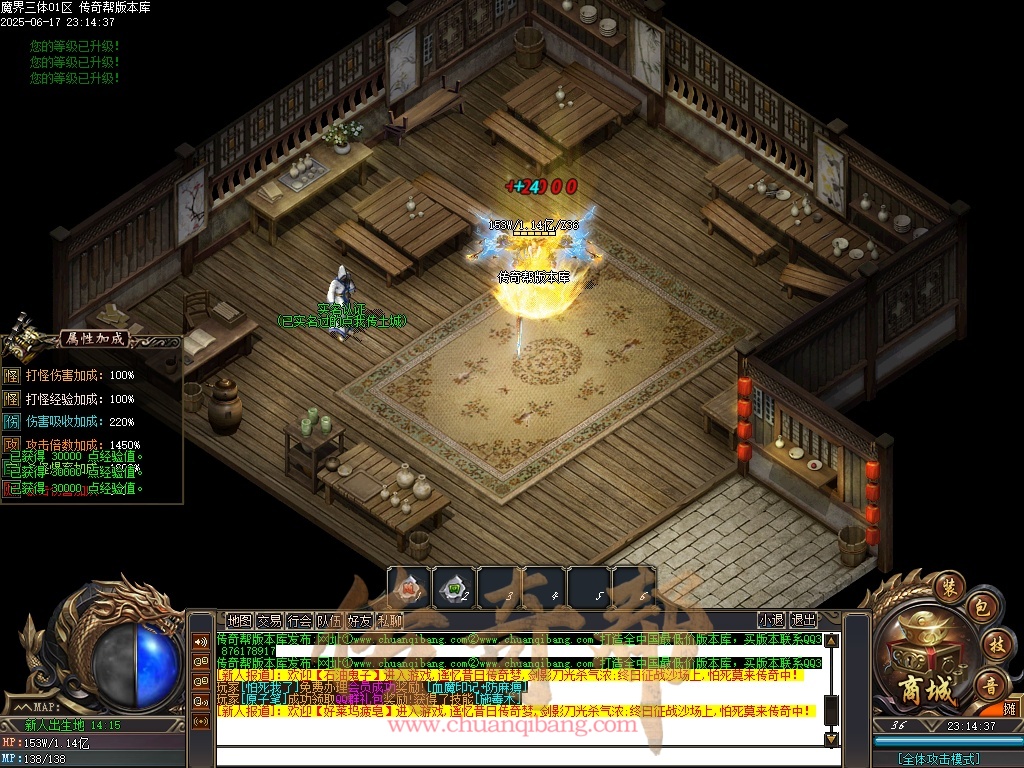This screenshot has height=768, width=1024.
Task: Toggle the 全体攻击模式 attack mode label
Action: pyautogui.click(x=940, y=758)
